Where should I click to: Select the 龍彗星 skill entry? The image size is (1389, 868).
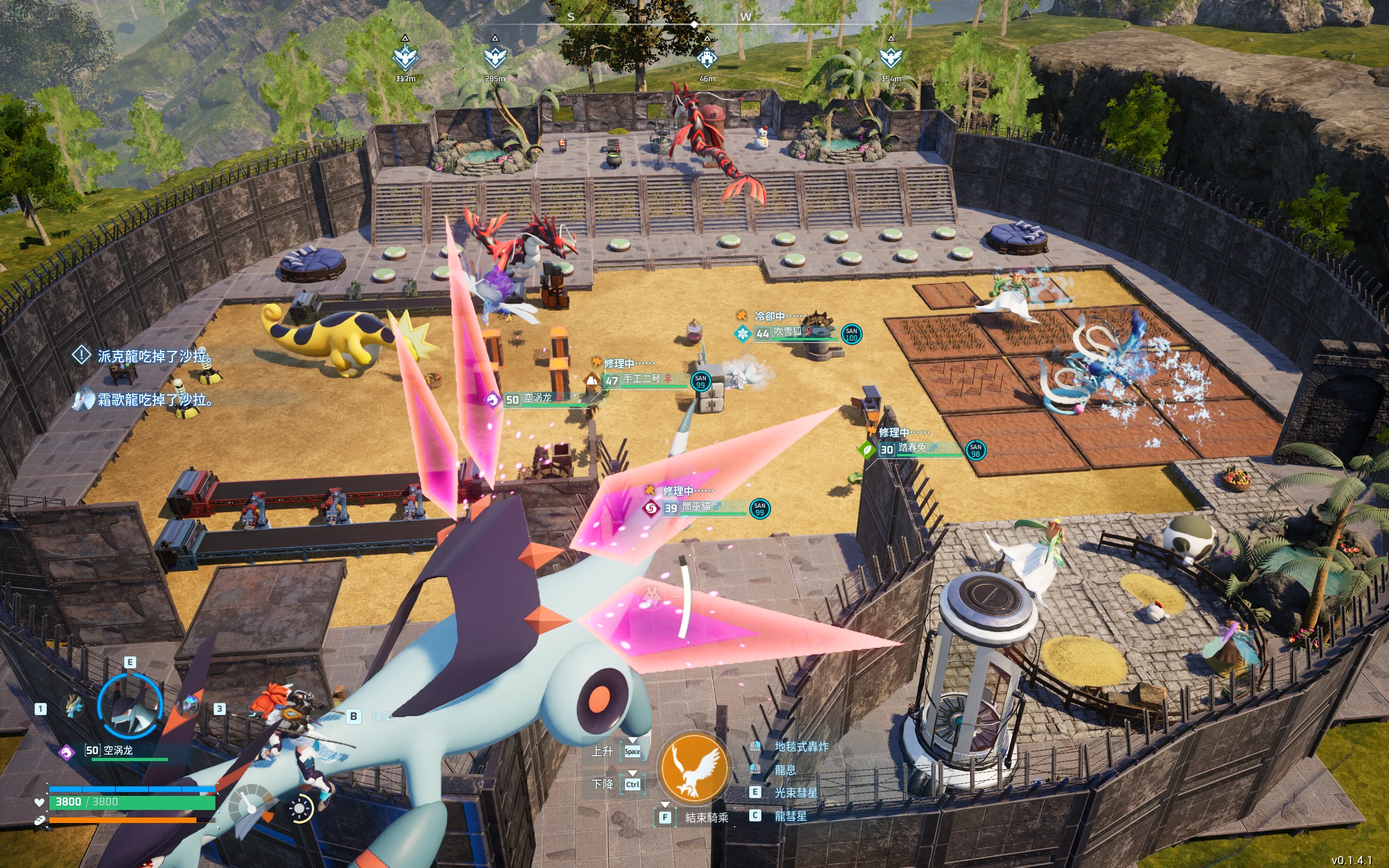[x=791, y=816]
